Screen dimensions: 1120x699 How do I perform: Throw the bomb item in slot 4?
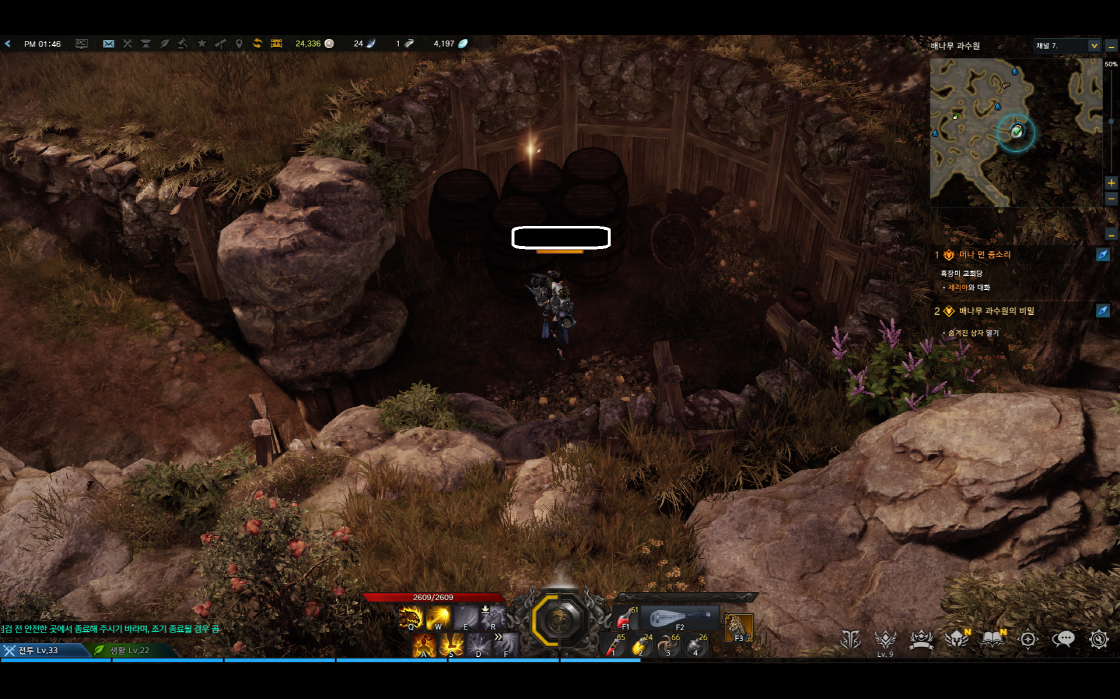[x=696, y=646]
